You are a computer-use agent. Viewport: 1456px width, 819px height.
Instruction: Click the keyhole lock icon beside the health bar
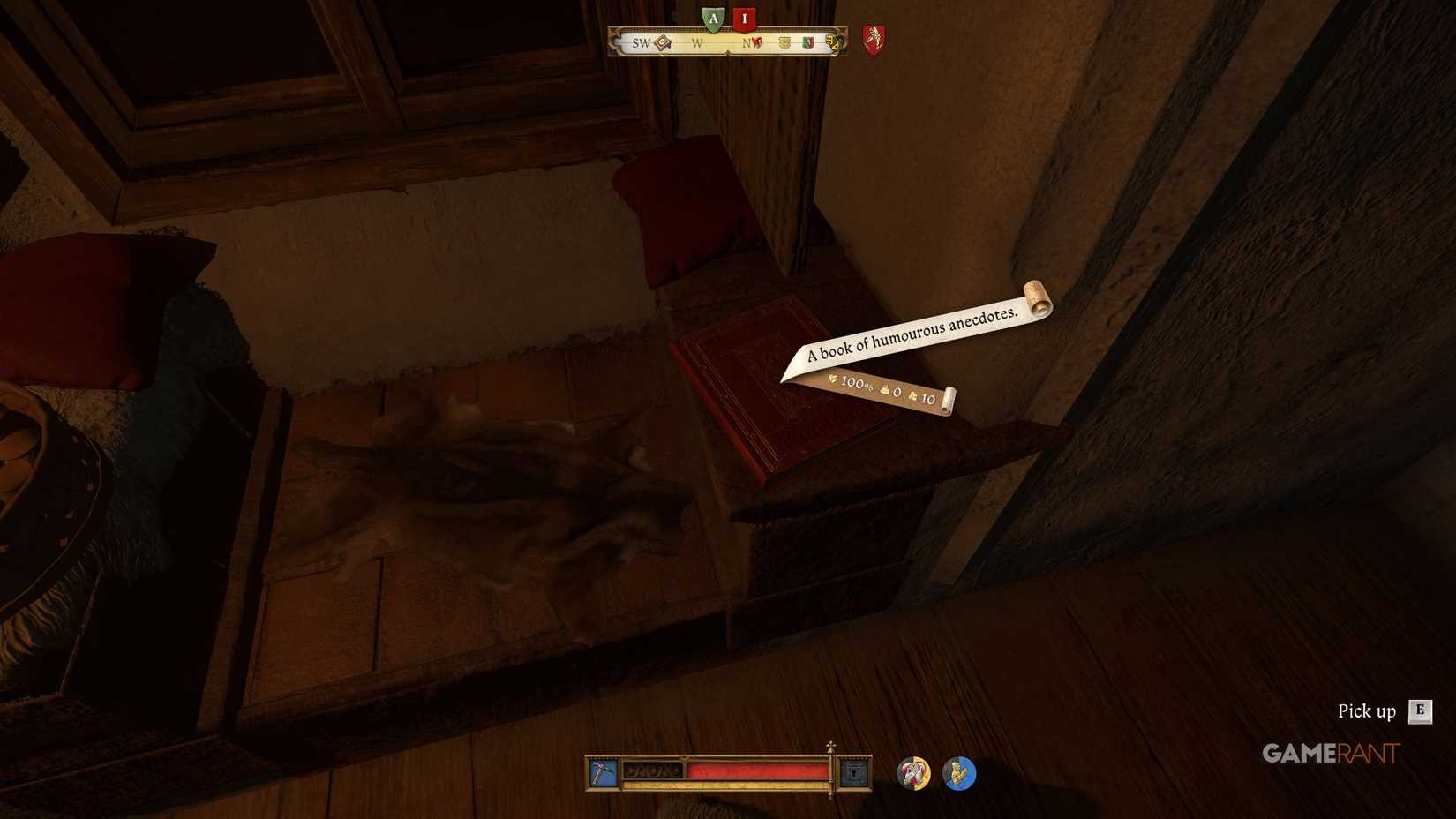tap(854, 770)
